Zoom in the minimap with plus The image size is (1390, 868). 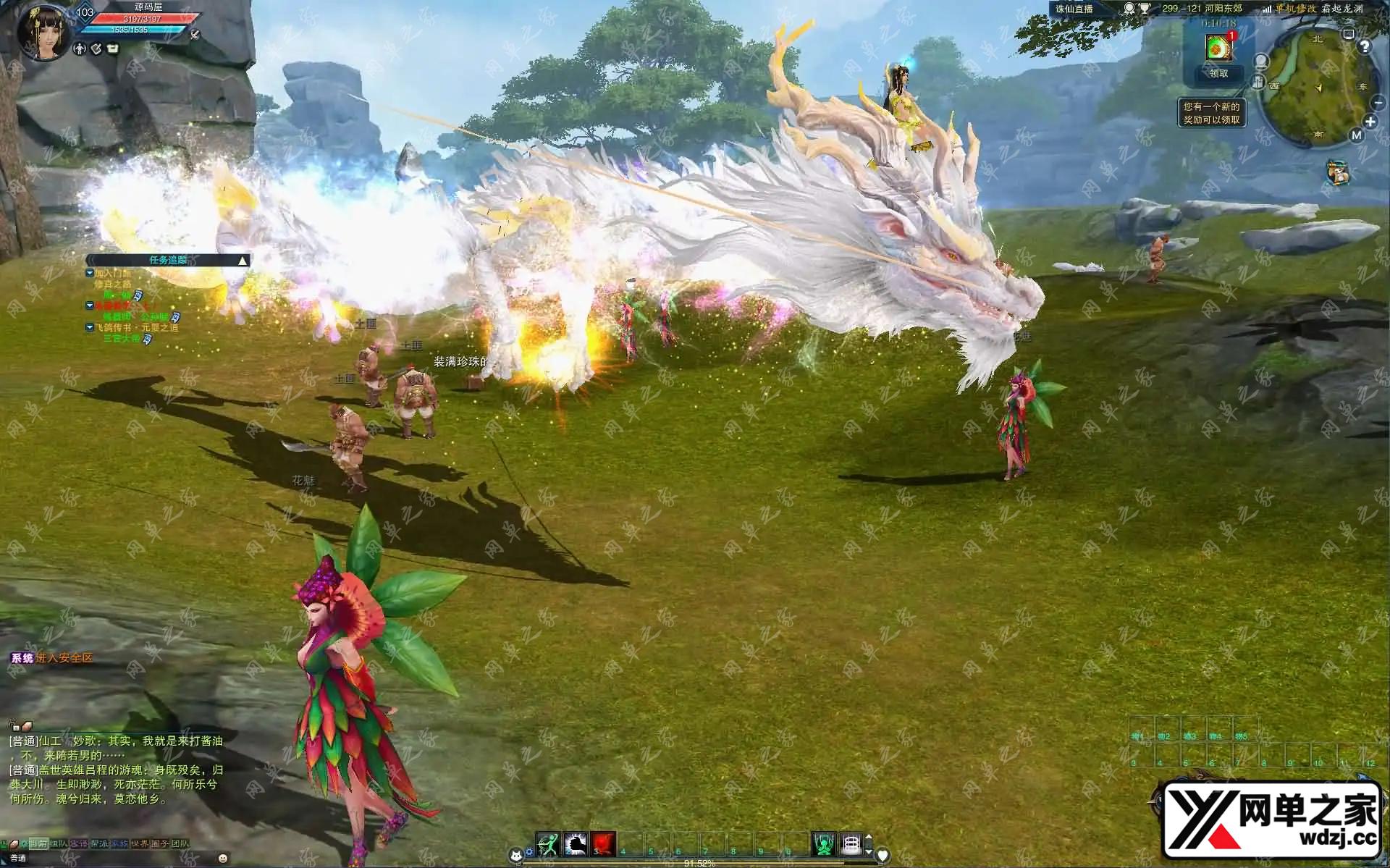point(1370,122)
